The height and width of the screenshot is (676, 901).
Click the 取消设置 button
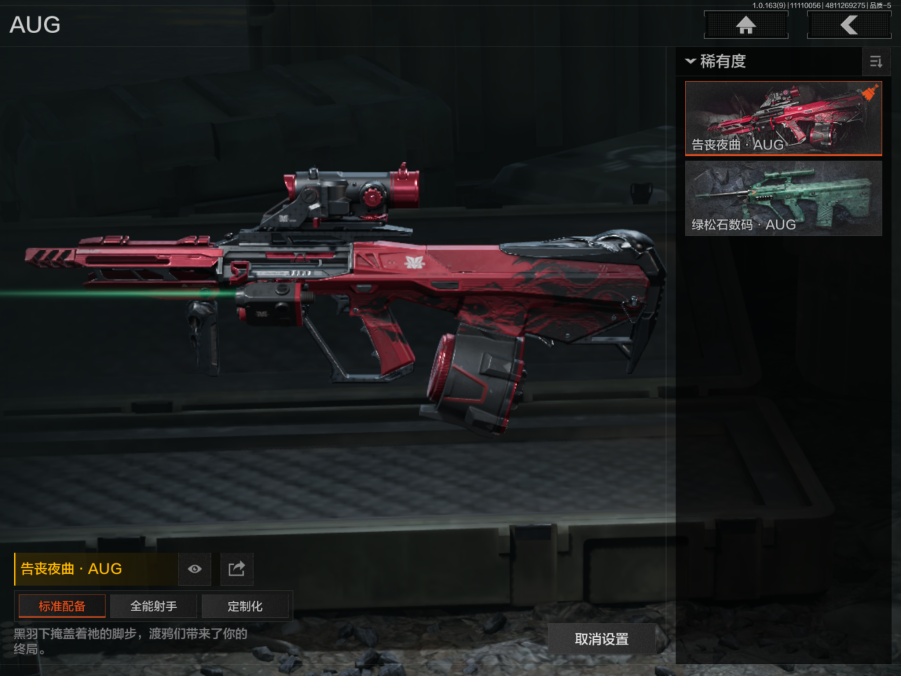[602, 639]
